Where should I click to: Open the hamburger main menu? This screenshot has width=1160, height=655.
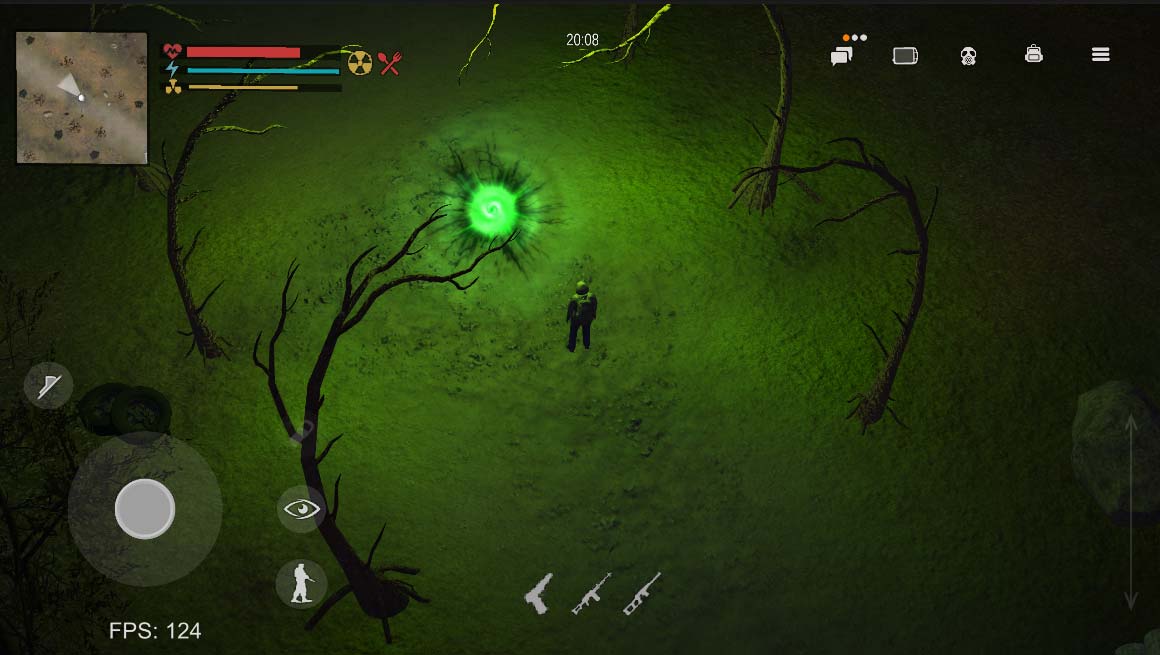coord(1101,55)
